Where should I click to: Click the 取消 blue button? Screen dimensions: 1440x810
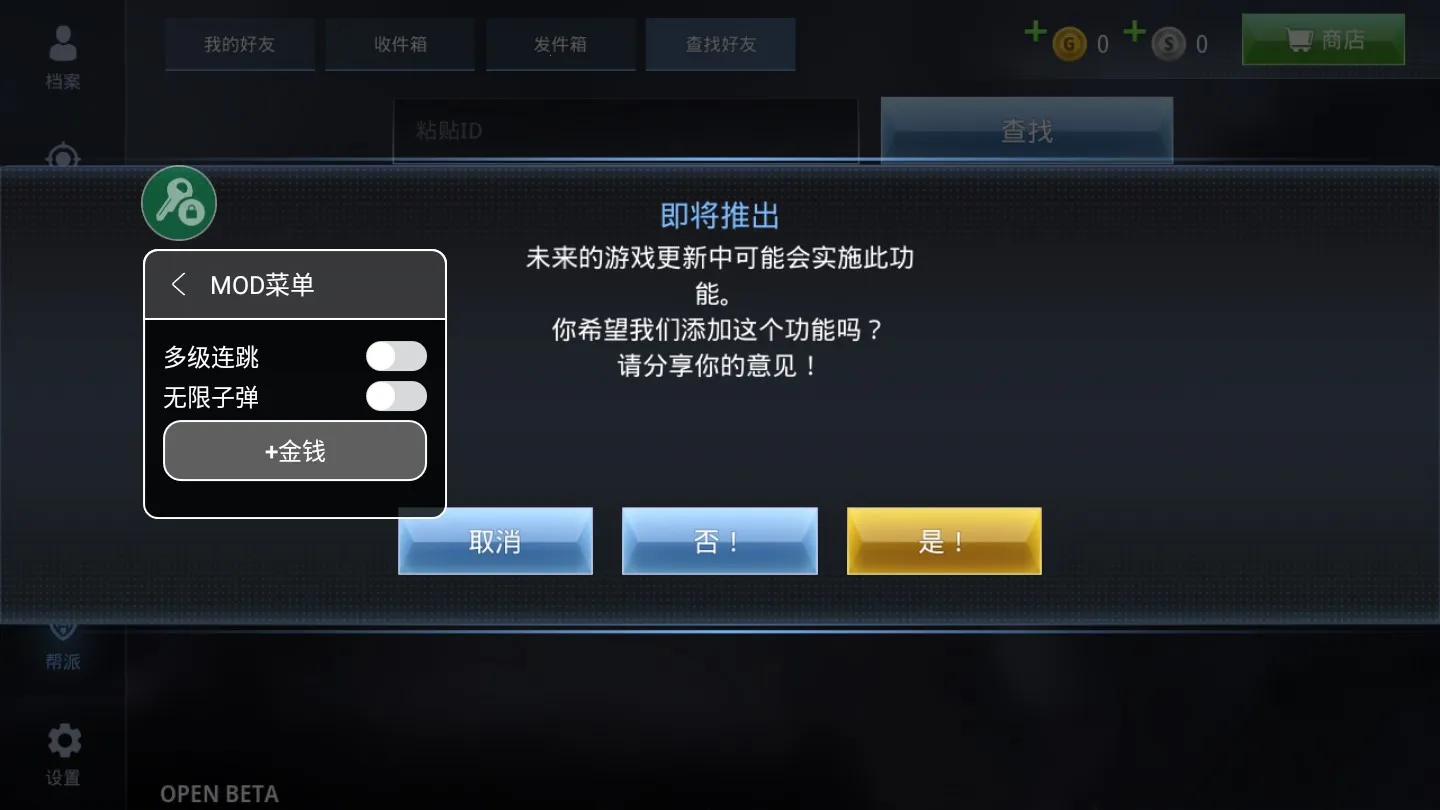coord(495,541)
